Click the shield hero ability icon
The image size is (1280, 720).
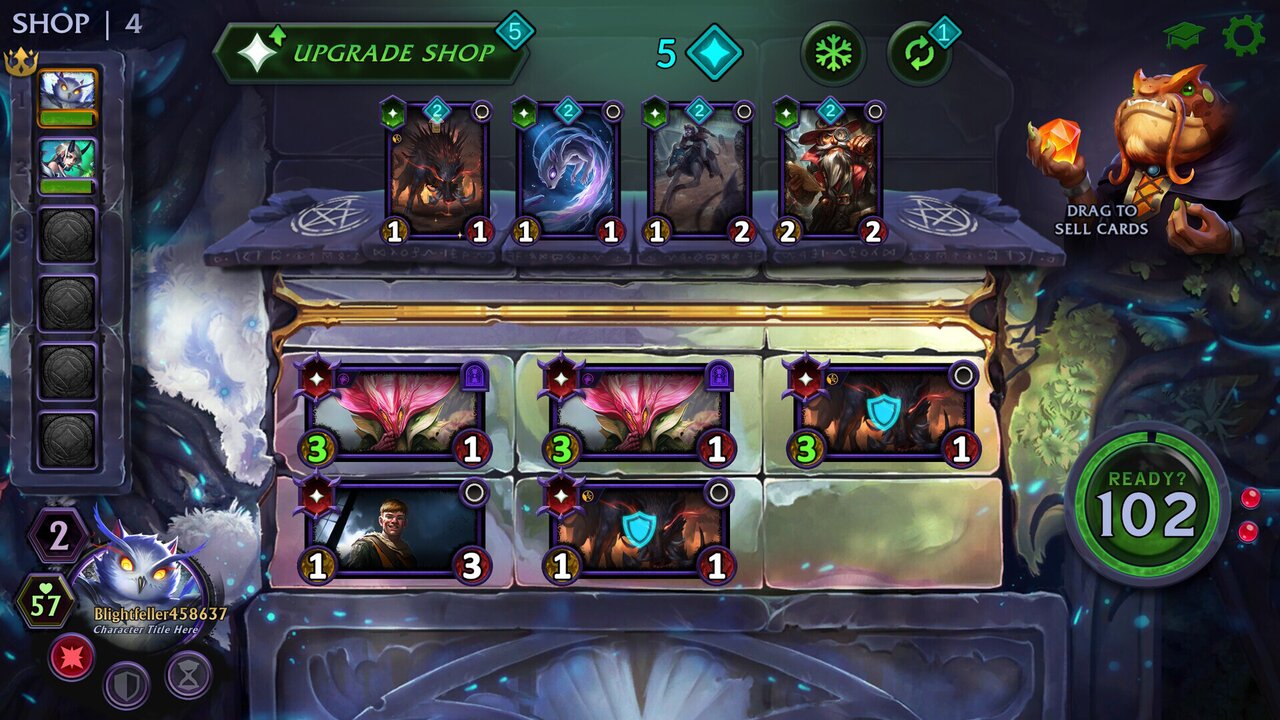[127, 685]
